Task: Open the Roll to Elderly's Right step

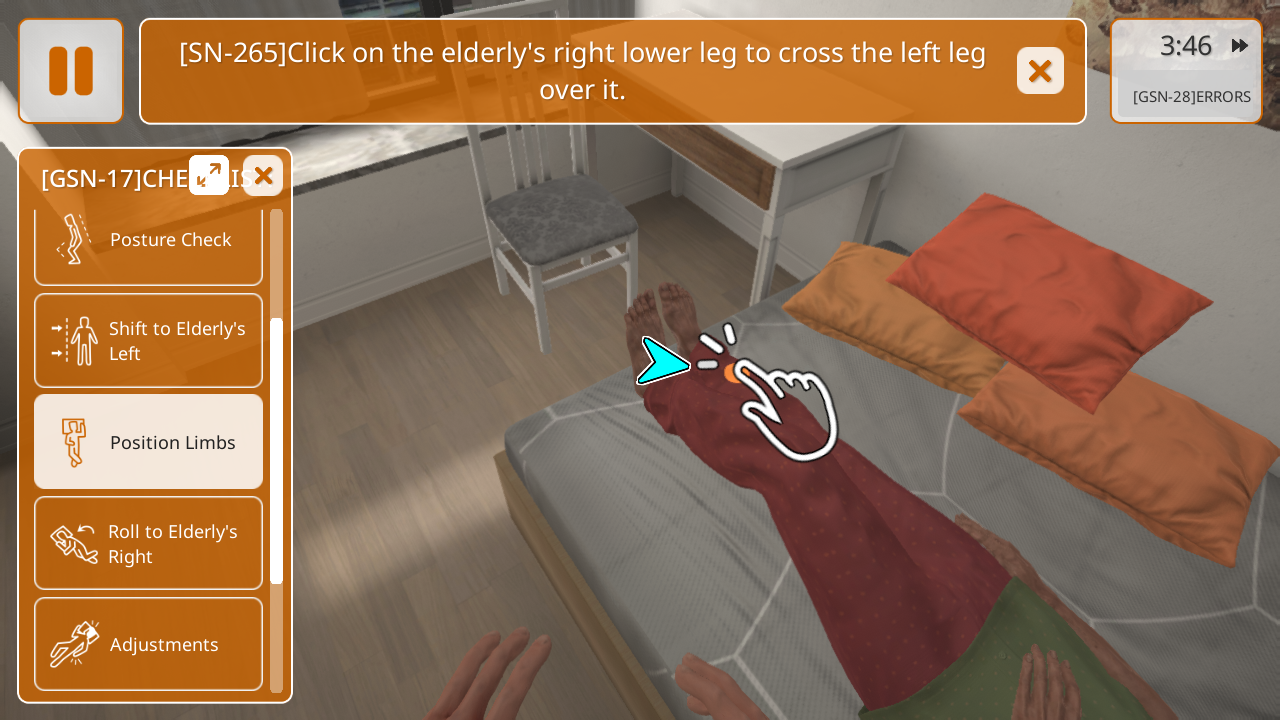Action: [148, 544]
